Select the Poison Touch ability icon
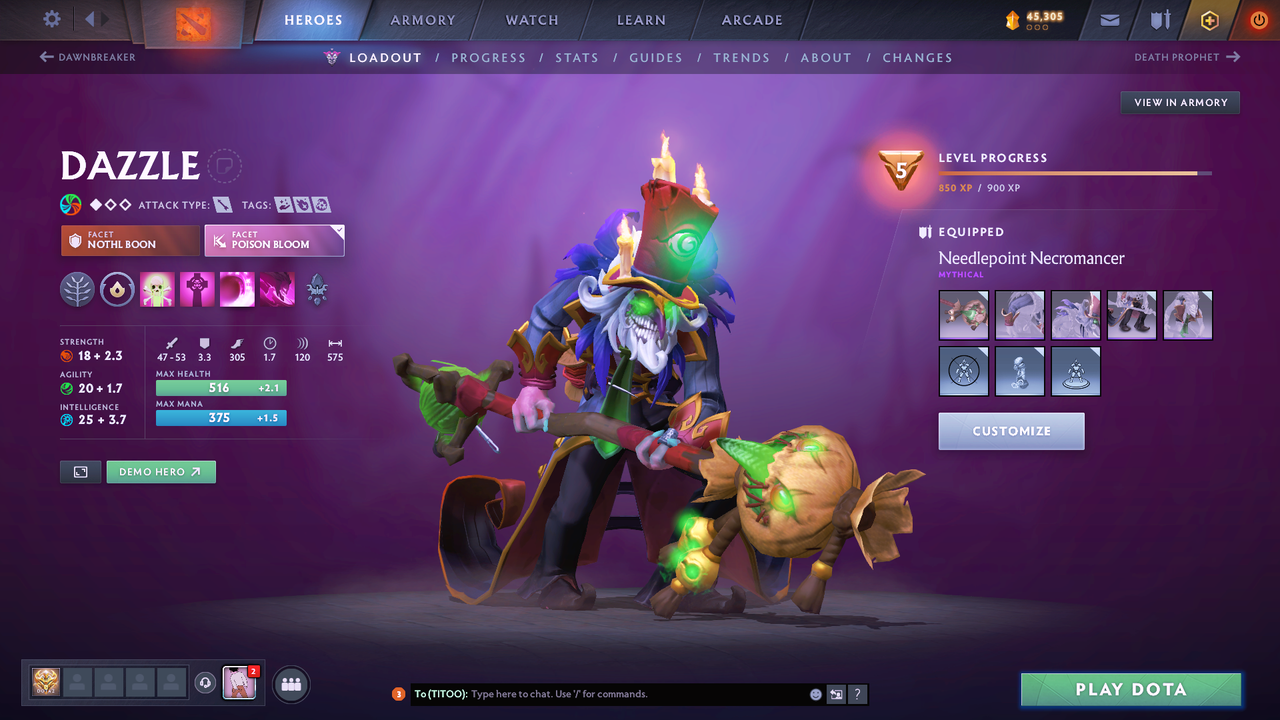The height and width of the screenshot is (720, 1280). 157,288
